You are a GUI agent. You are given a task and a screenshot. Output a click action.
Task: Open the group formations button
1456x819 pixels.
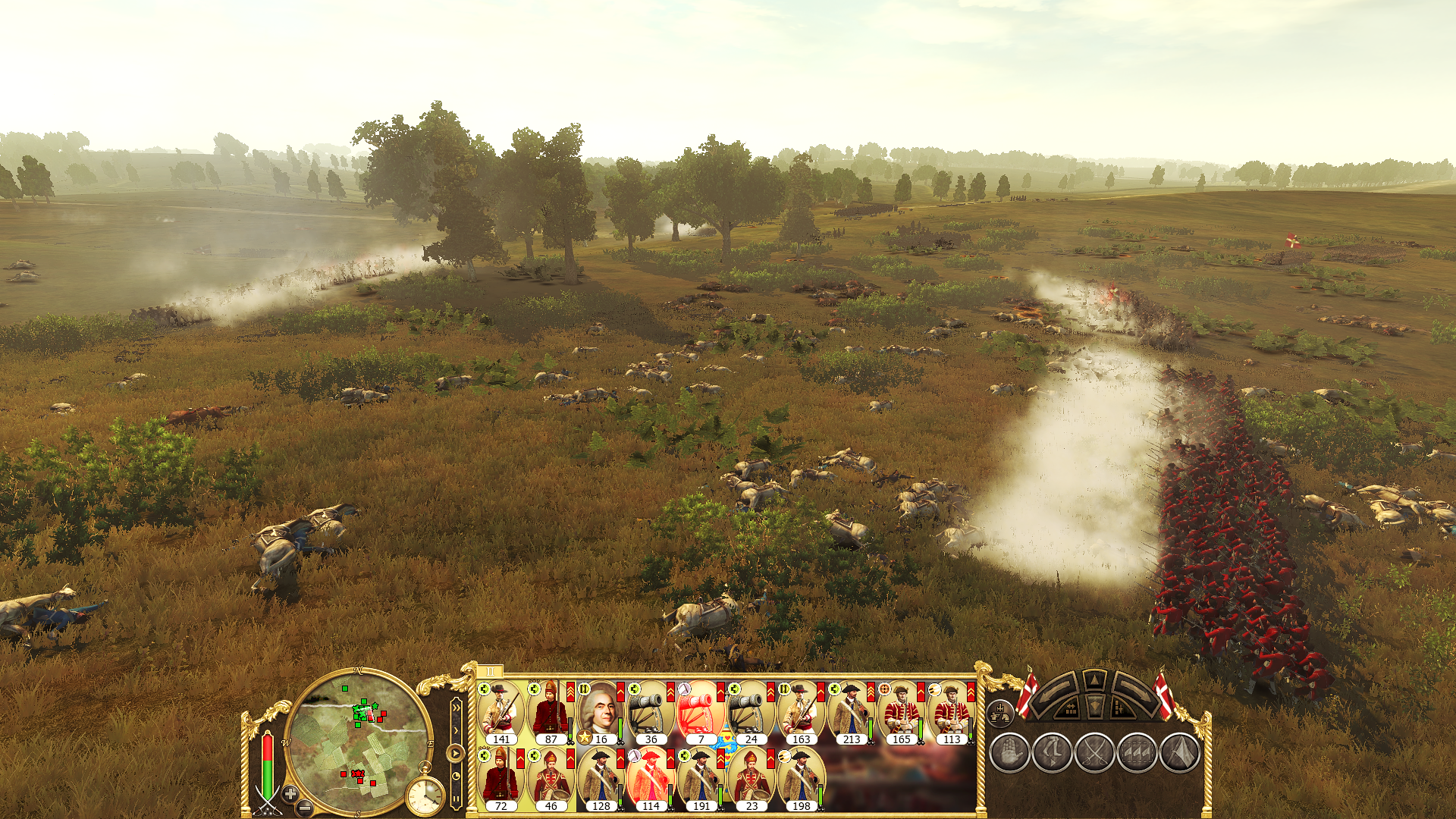coord(1137,753)
